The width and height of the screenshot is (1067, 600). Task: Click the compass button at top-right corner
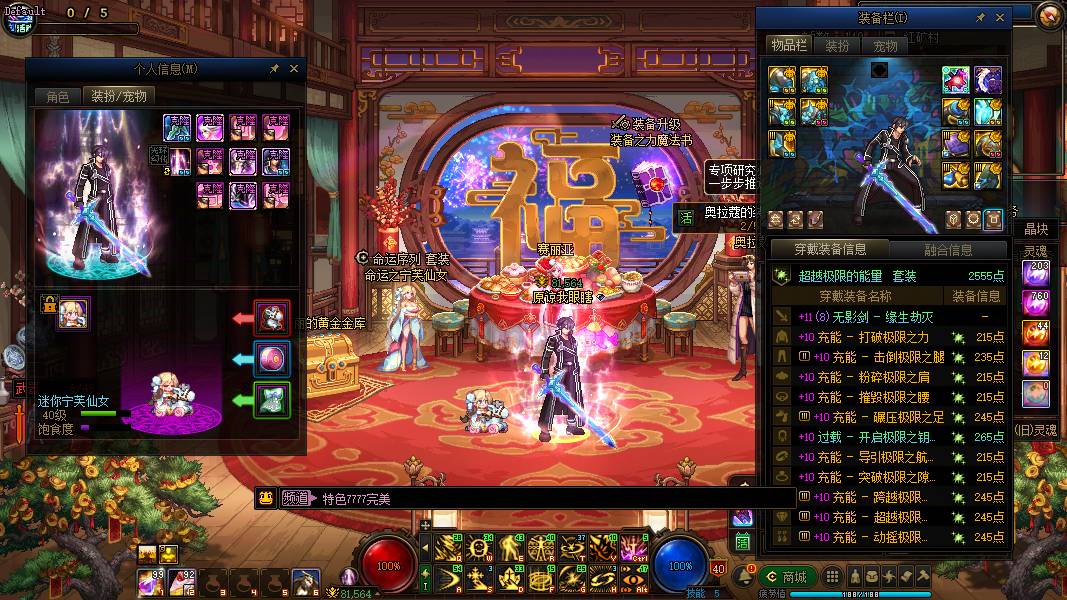1049,15
